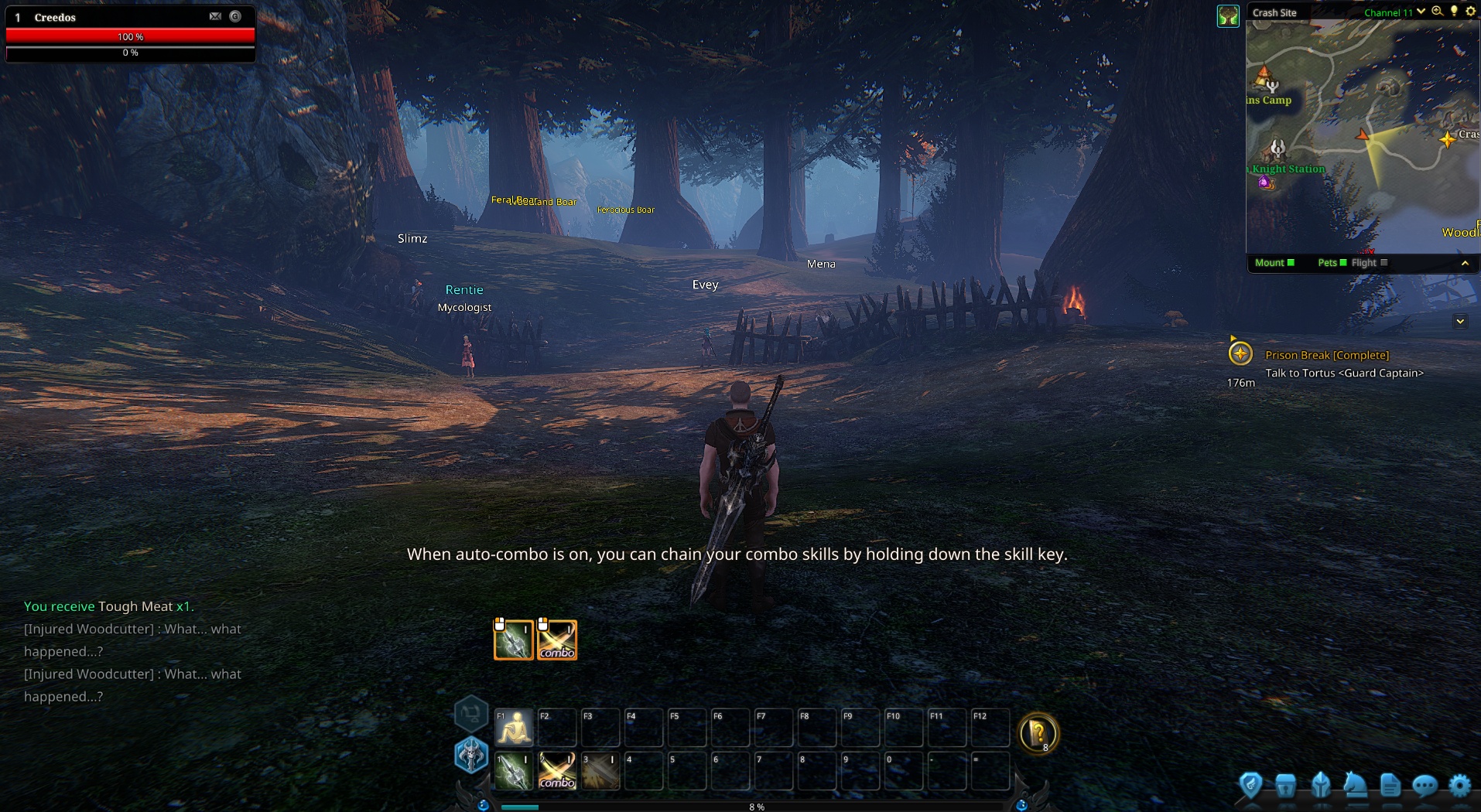Click the glowing tree buff icon

coord(1228,16)
